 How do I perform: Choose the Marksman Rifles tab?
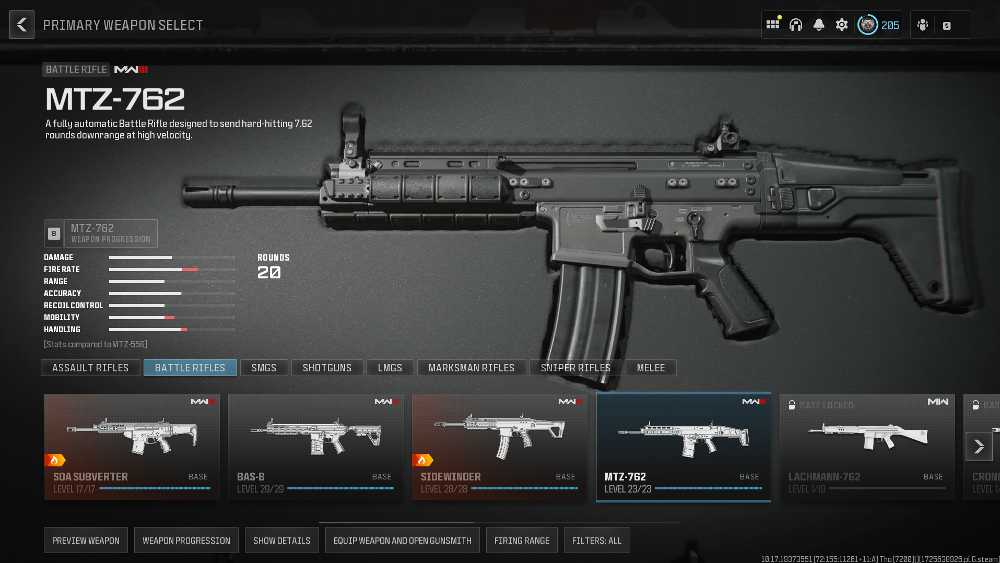(x=471, y=368)
